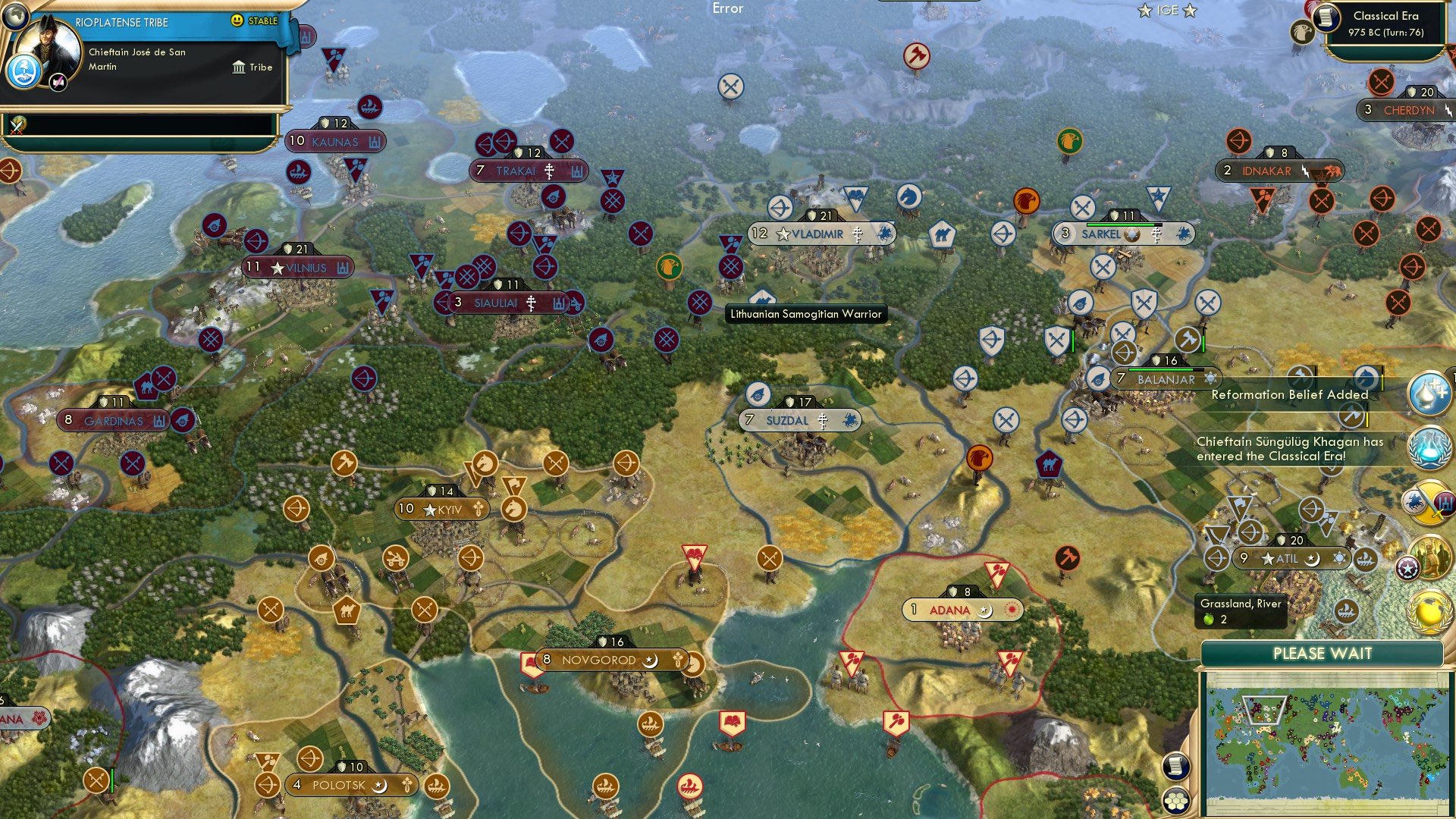Image resolution: width=1456 pixels, height=819 pixels.
Task: Click Sarkel's green growth progress bar
Action: pos(1120,225)
